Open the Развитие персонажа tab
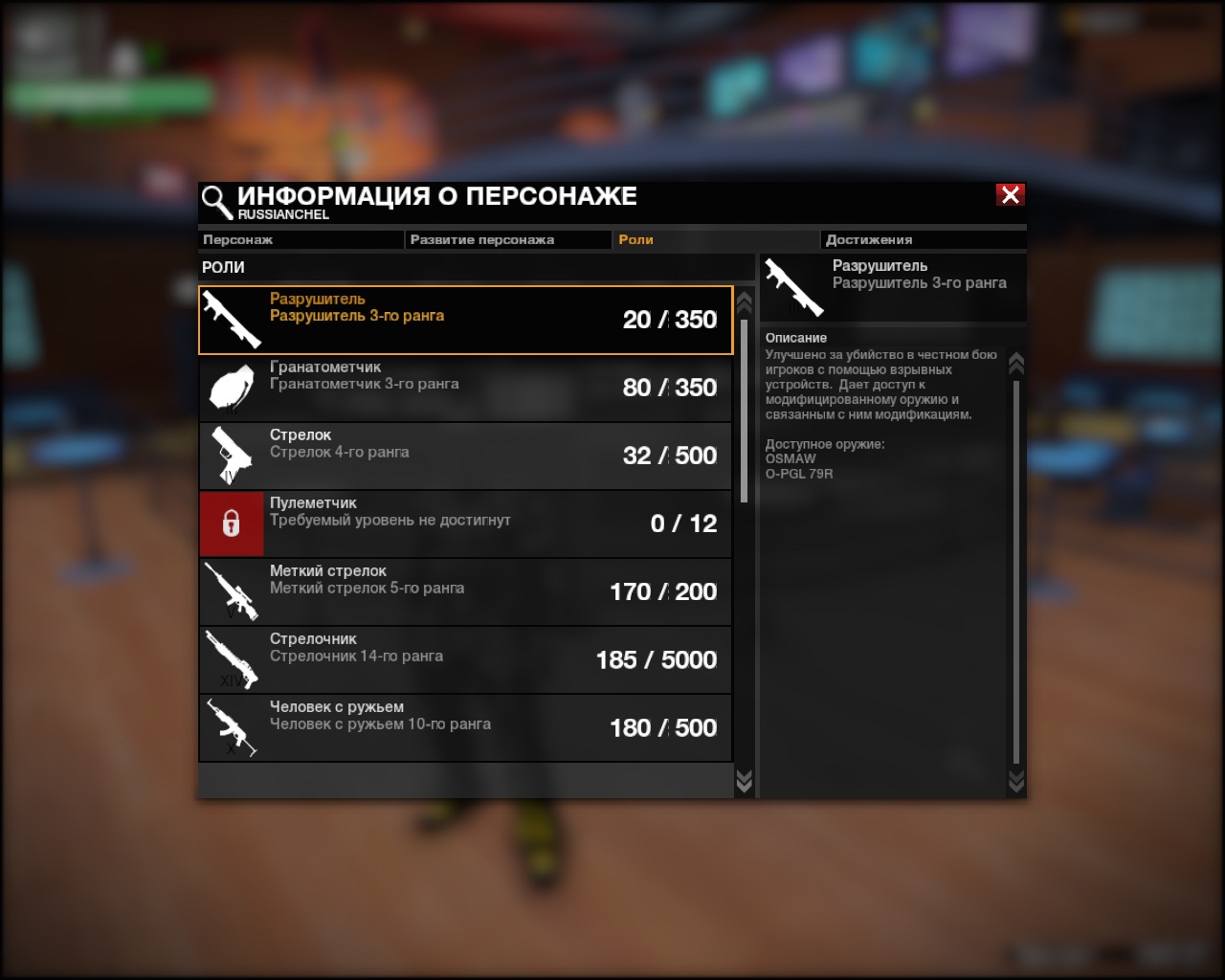The height and width of the screenshot is (980, 1225). coord(507,240)
